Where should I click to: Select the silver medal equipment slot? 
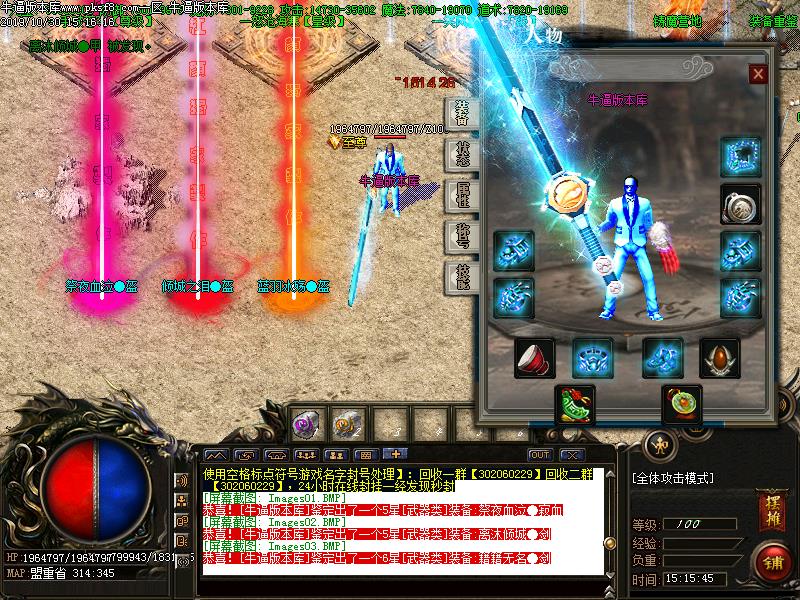click(740, 204)
